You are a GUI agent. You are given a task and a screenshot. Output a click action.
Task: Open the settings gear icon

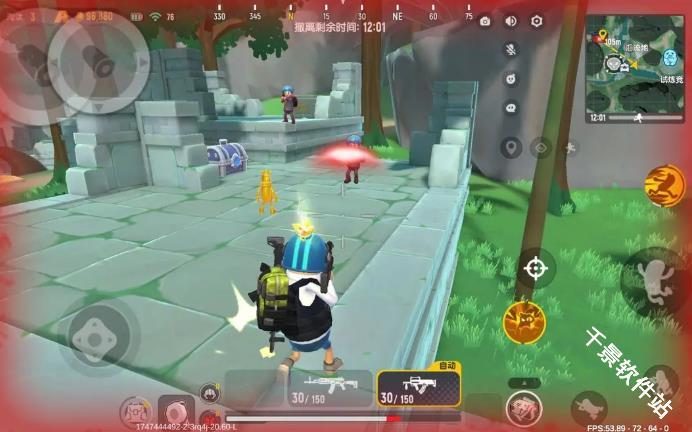[x=536, y=21]
